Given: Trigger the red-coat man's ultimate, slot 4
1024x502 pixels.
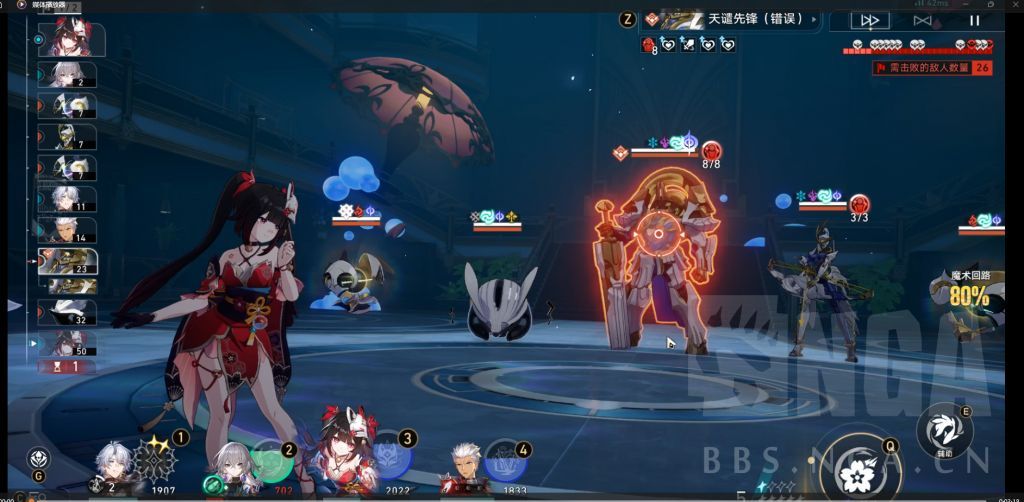Looking at the screenshot, I should tap(504, 463).
